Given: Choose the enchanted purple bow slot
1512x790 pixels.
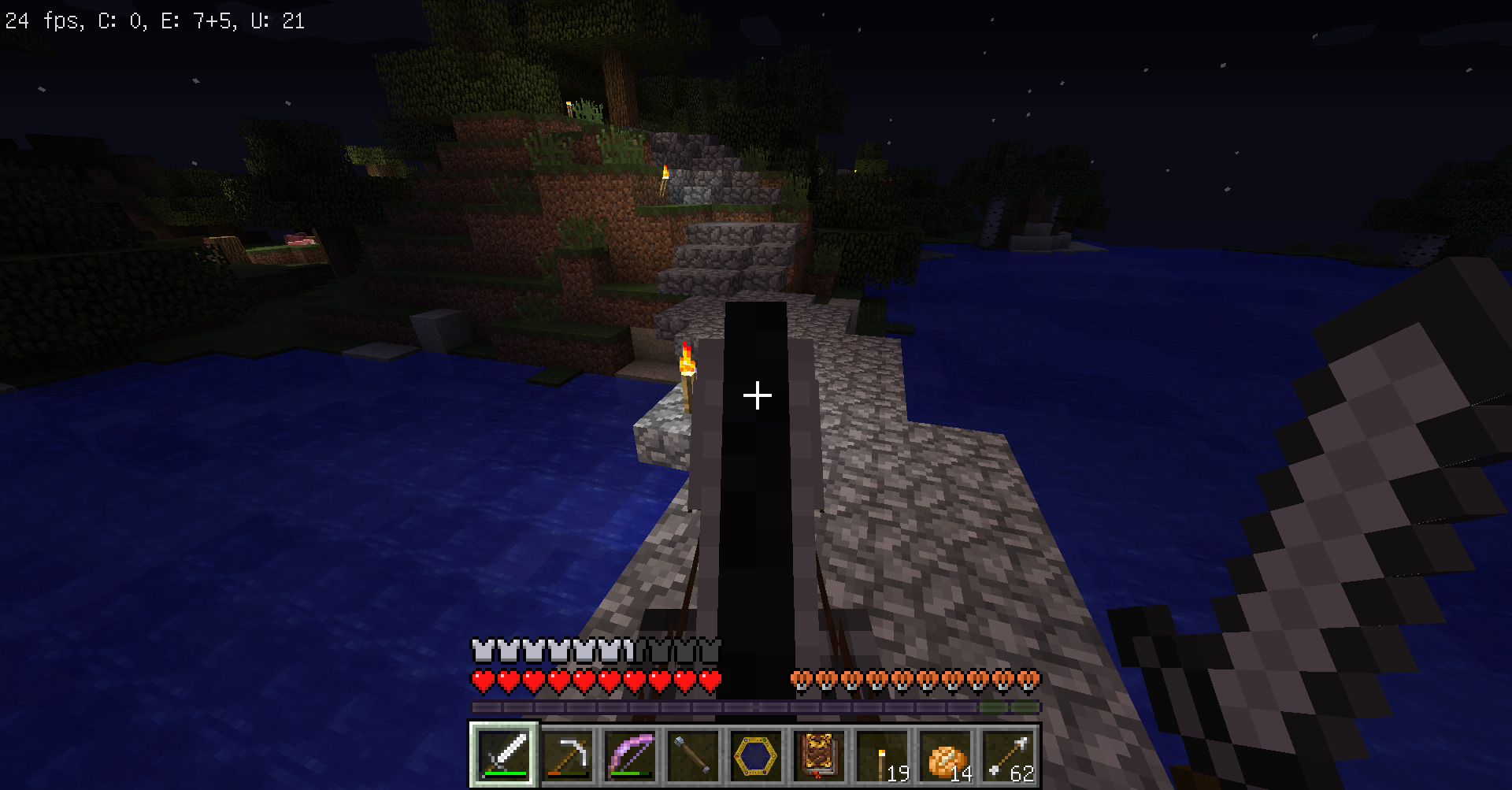Looking at the screenshot, I should (x=630, y=755).
